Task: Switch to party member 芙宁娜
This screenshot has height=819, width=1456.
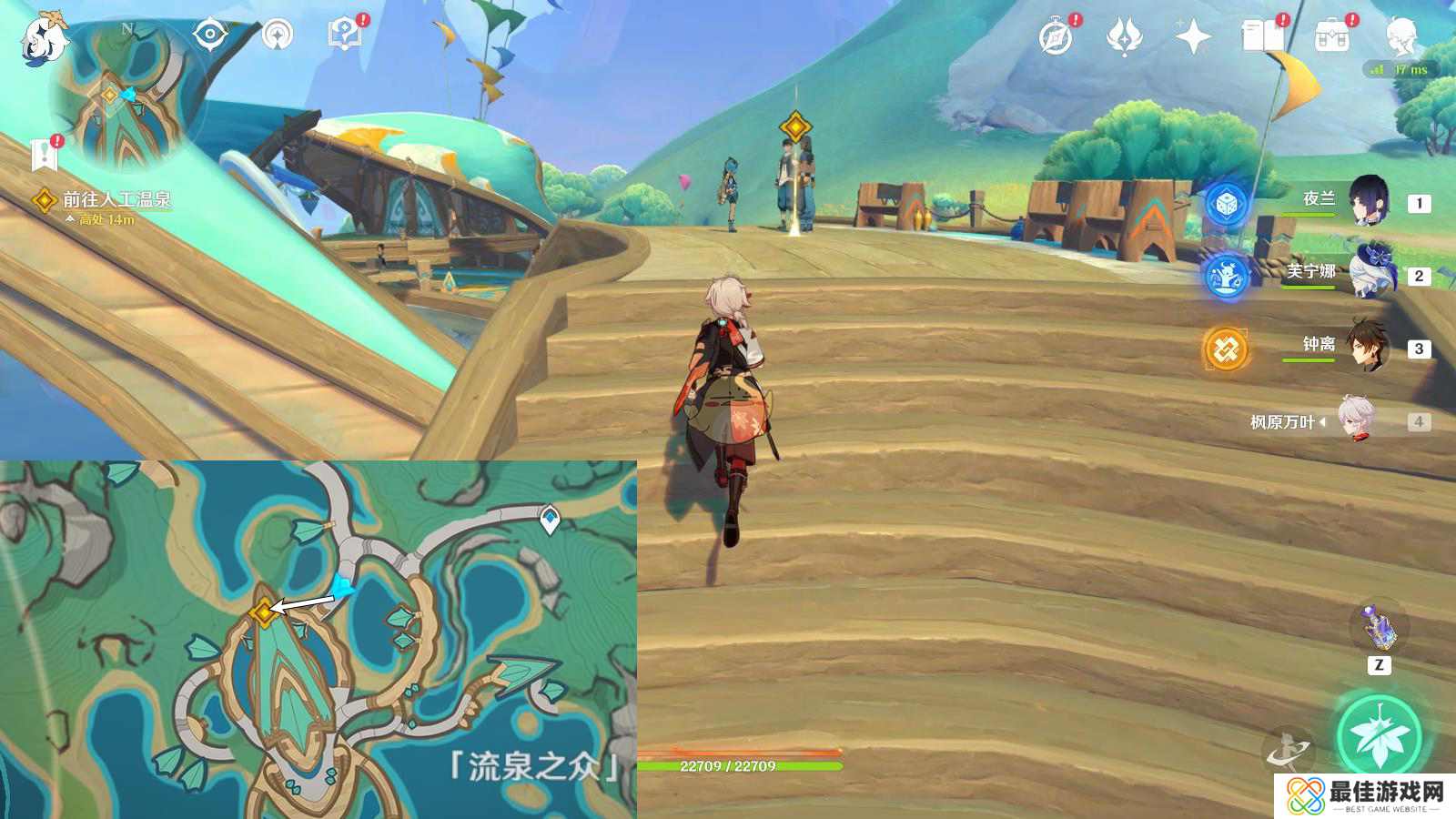Action: pyautogui.click(x=1367, y=274)
